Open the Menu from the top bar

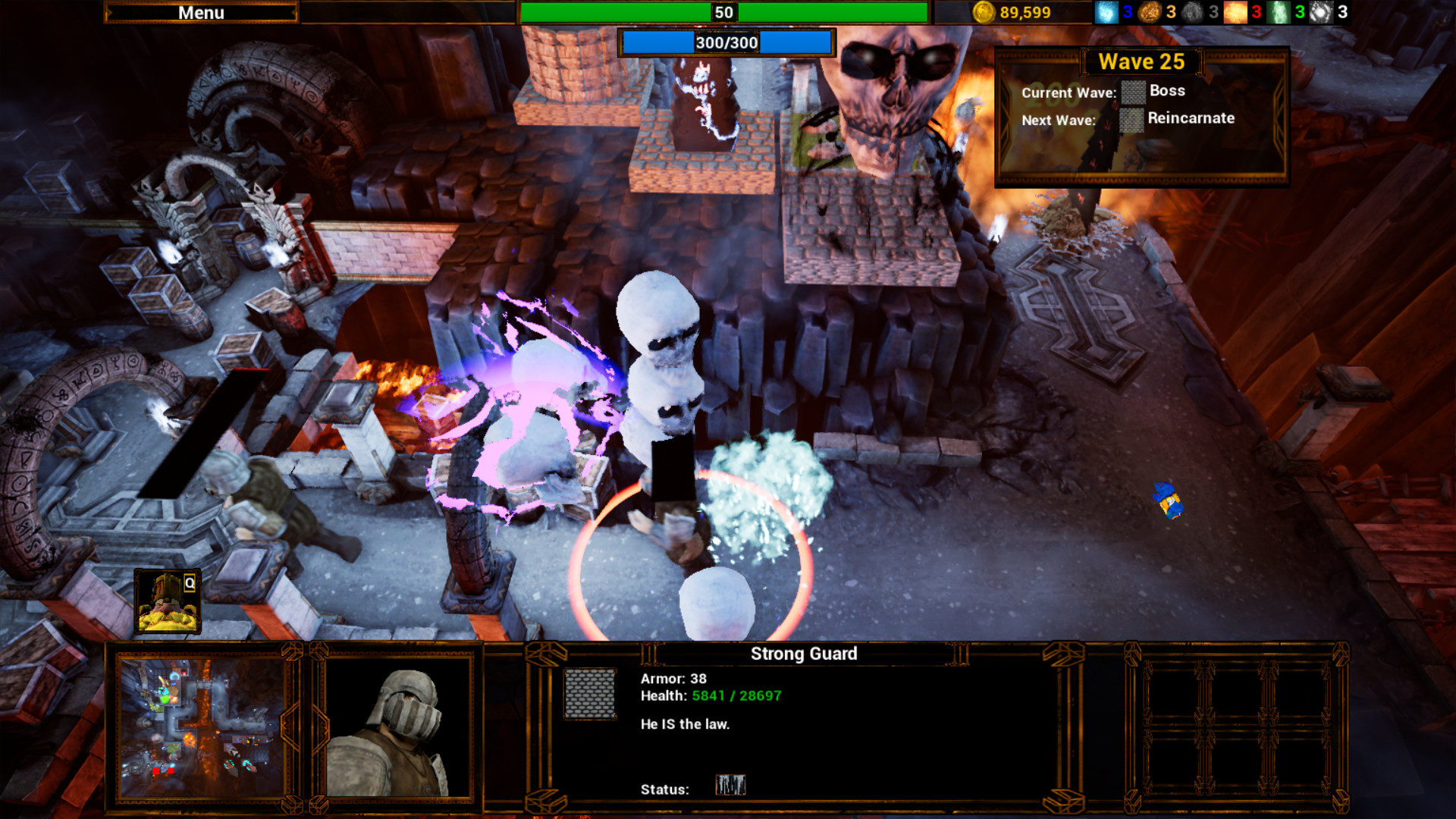point(201,12)
